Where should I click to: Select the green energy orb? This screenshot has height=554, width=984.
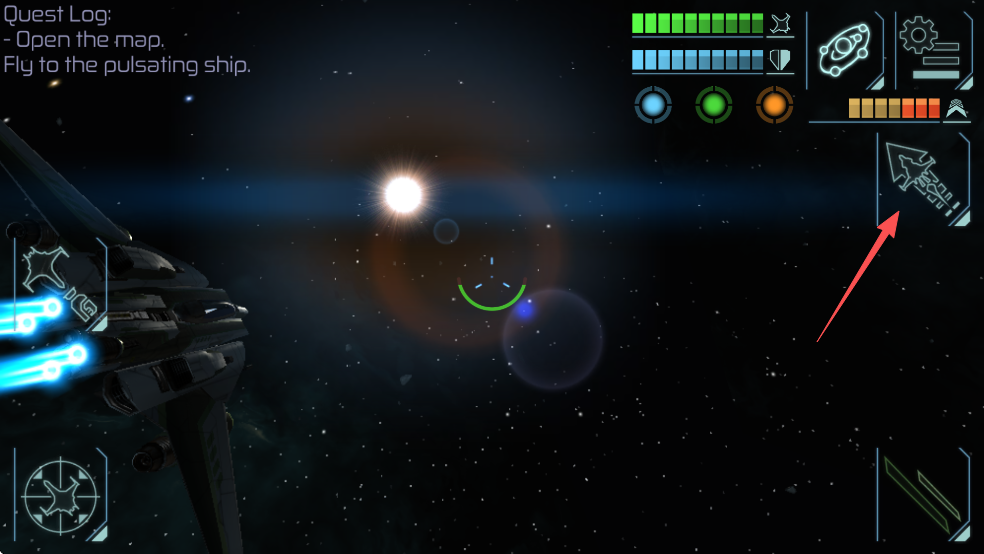[714, 104]
